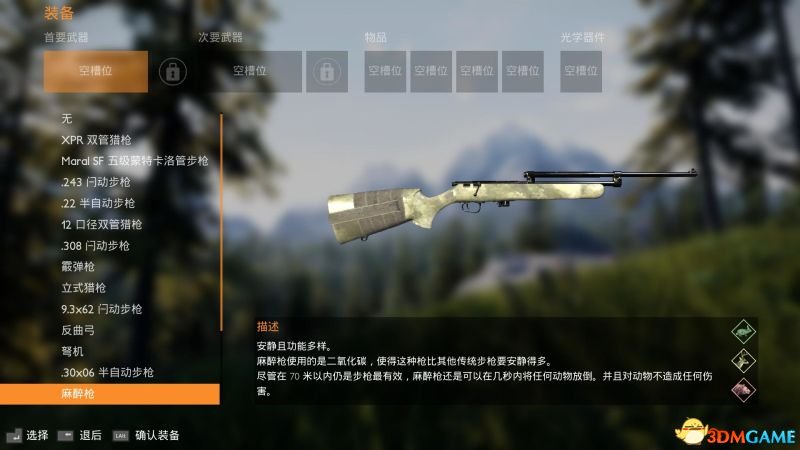Select the 反曲弓 recurve bow

pos(78,330)
